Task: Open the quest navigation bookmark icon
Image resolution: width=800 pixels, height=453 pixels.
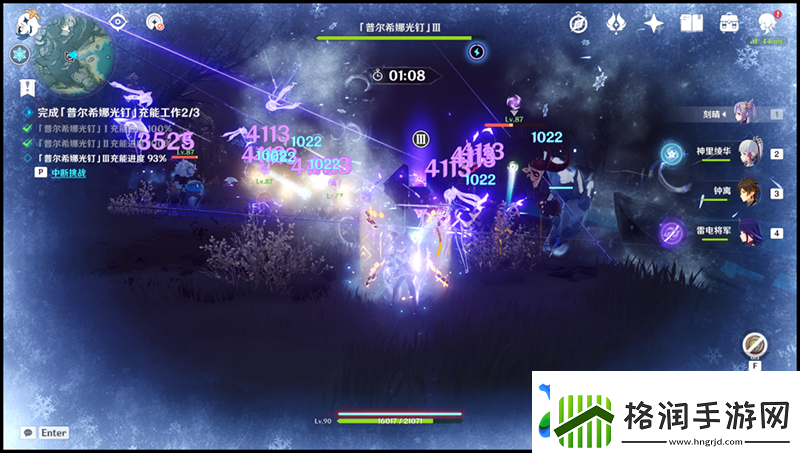Action: [32, 86]
